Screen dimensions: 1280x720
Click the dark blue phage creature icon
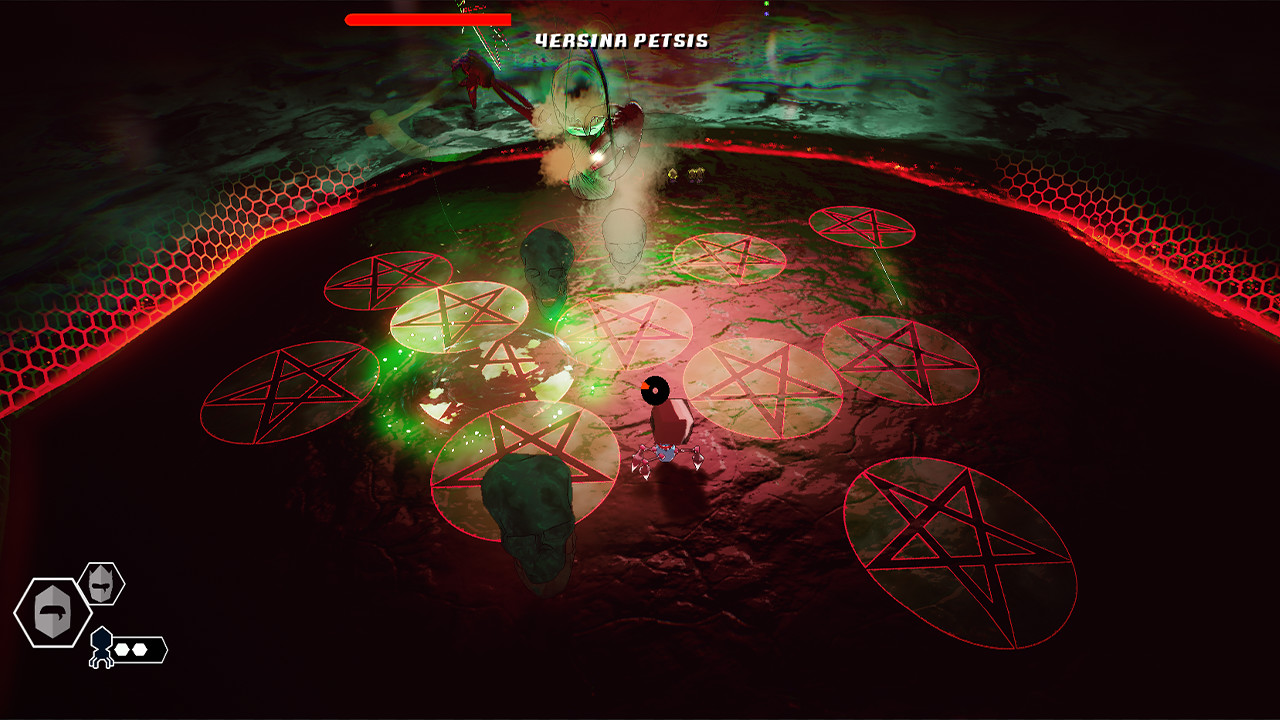[101, 647]
